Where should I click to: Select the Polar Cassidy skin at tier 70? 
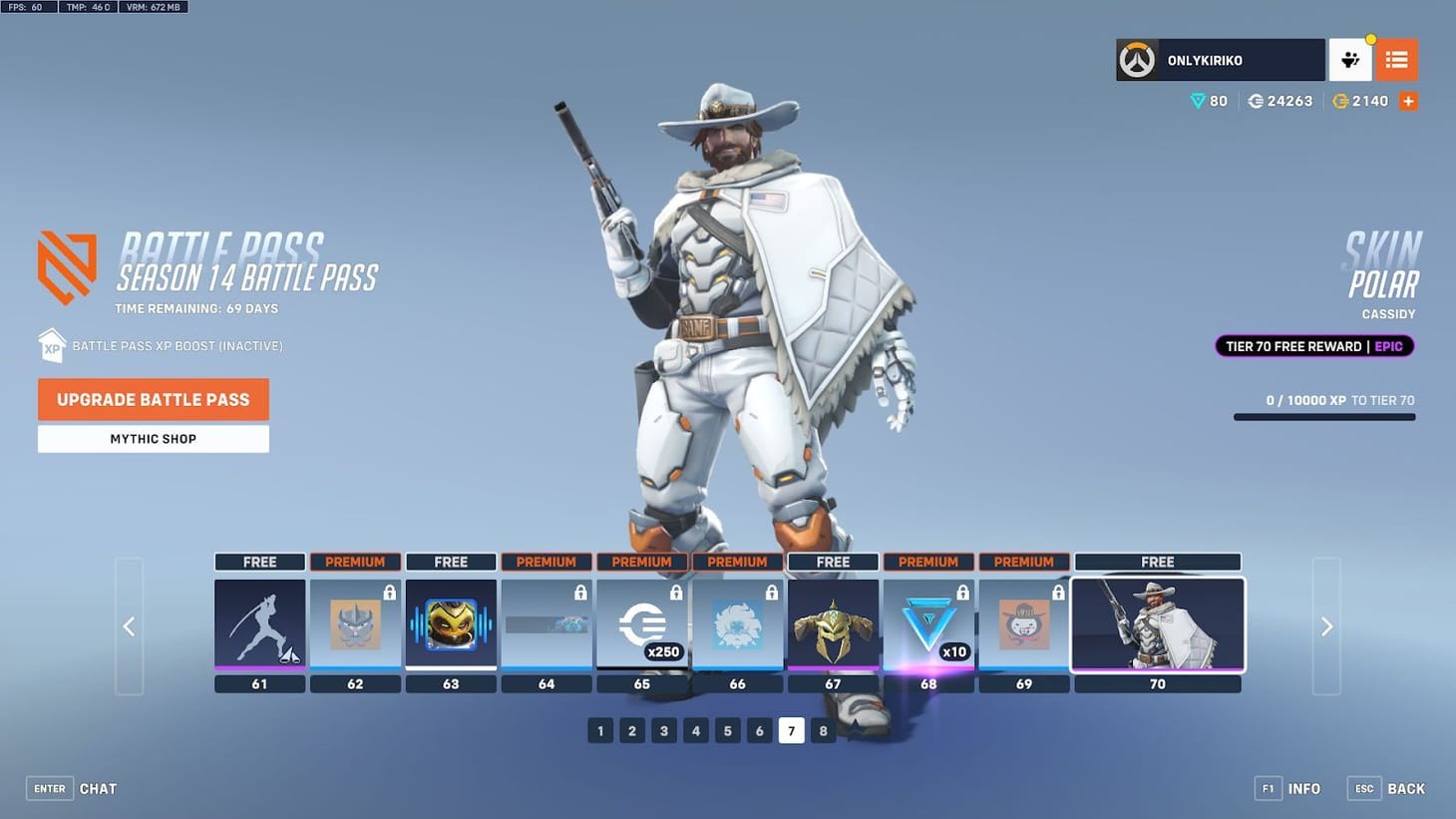pyautogui.click(x=1157, y=625)
